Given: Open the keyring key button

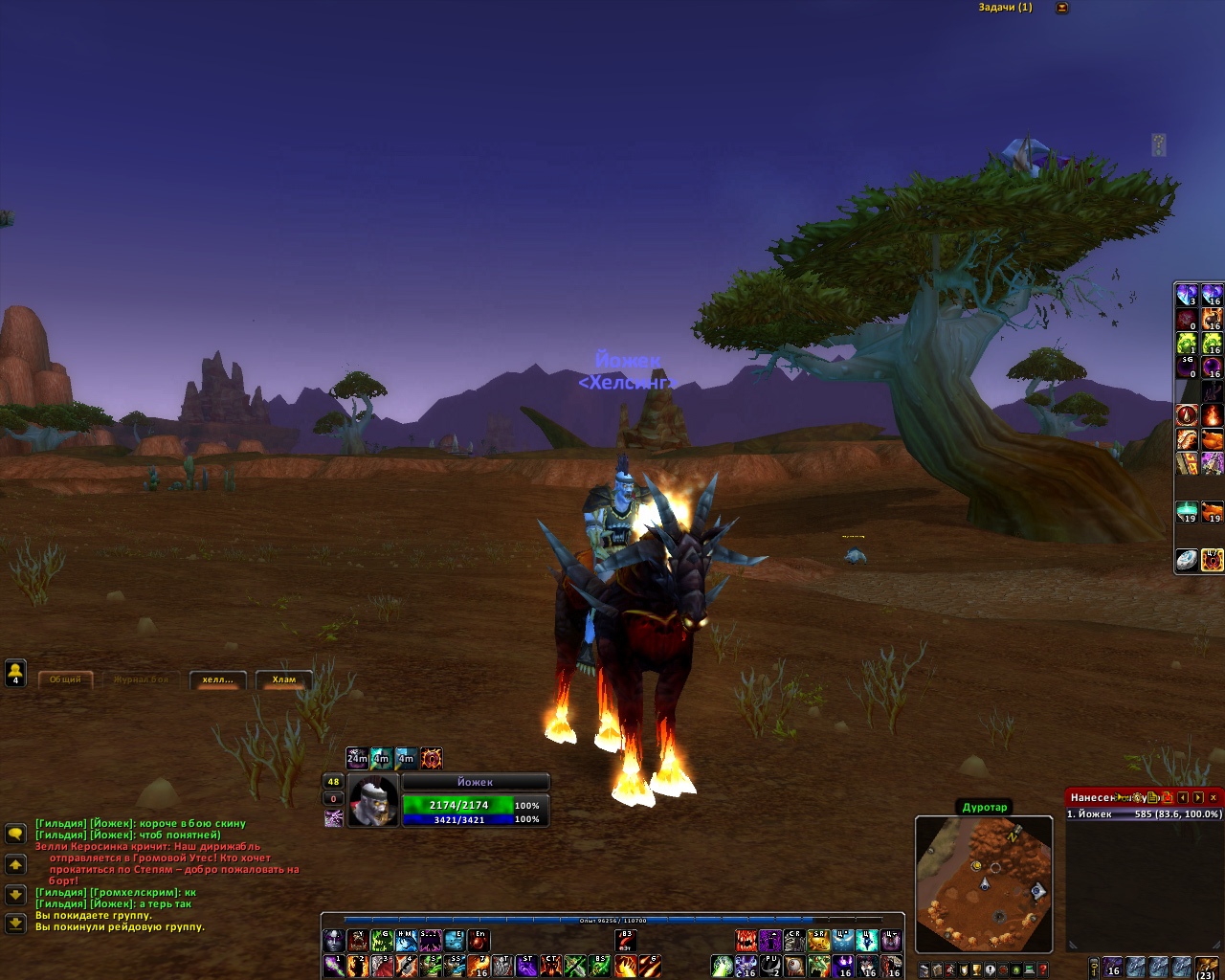Looking at the screenshot, I should (x=1094, y=969).
